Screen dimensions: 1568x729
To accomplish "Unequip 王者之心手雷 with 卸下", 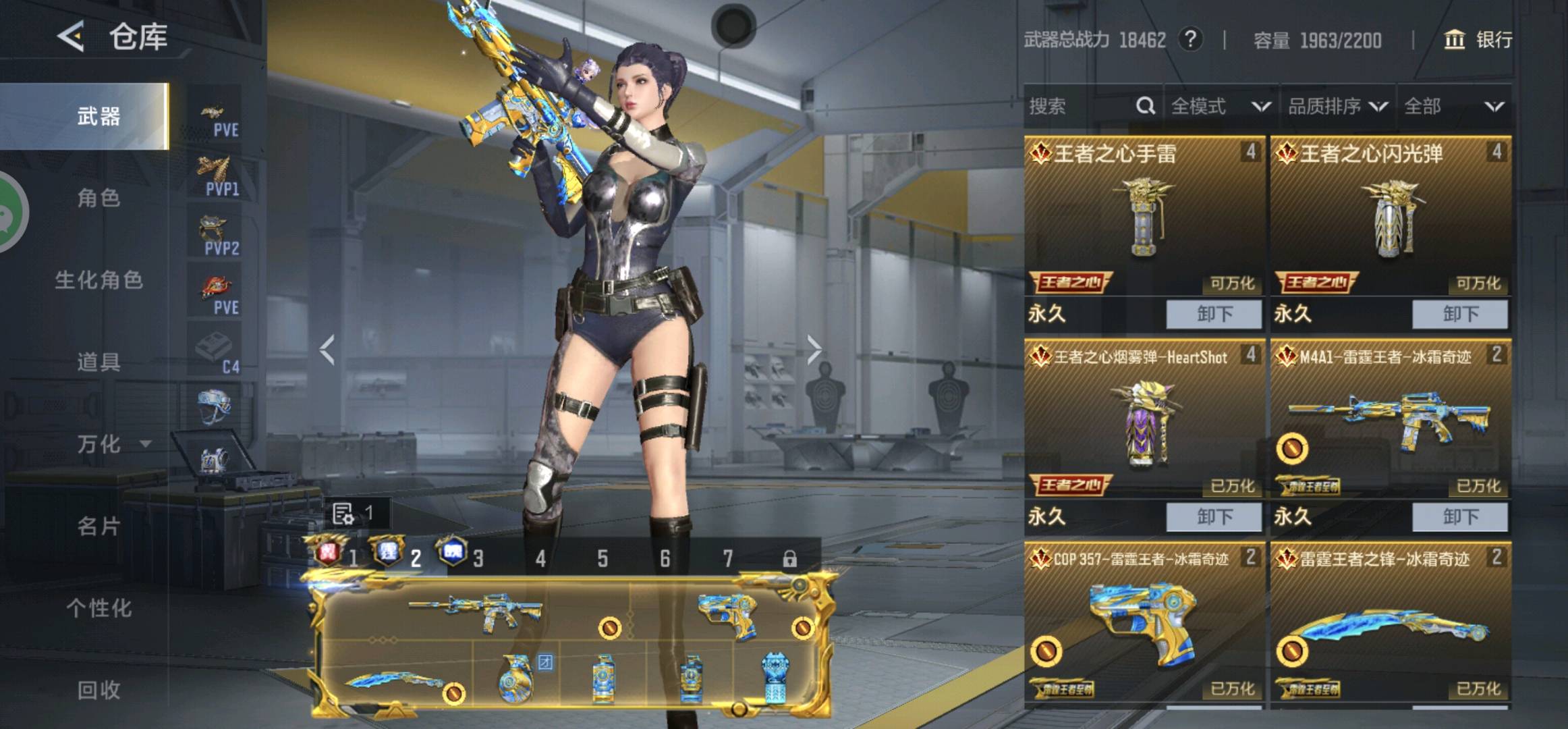I will pos(1214,315).
